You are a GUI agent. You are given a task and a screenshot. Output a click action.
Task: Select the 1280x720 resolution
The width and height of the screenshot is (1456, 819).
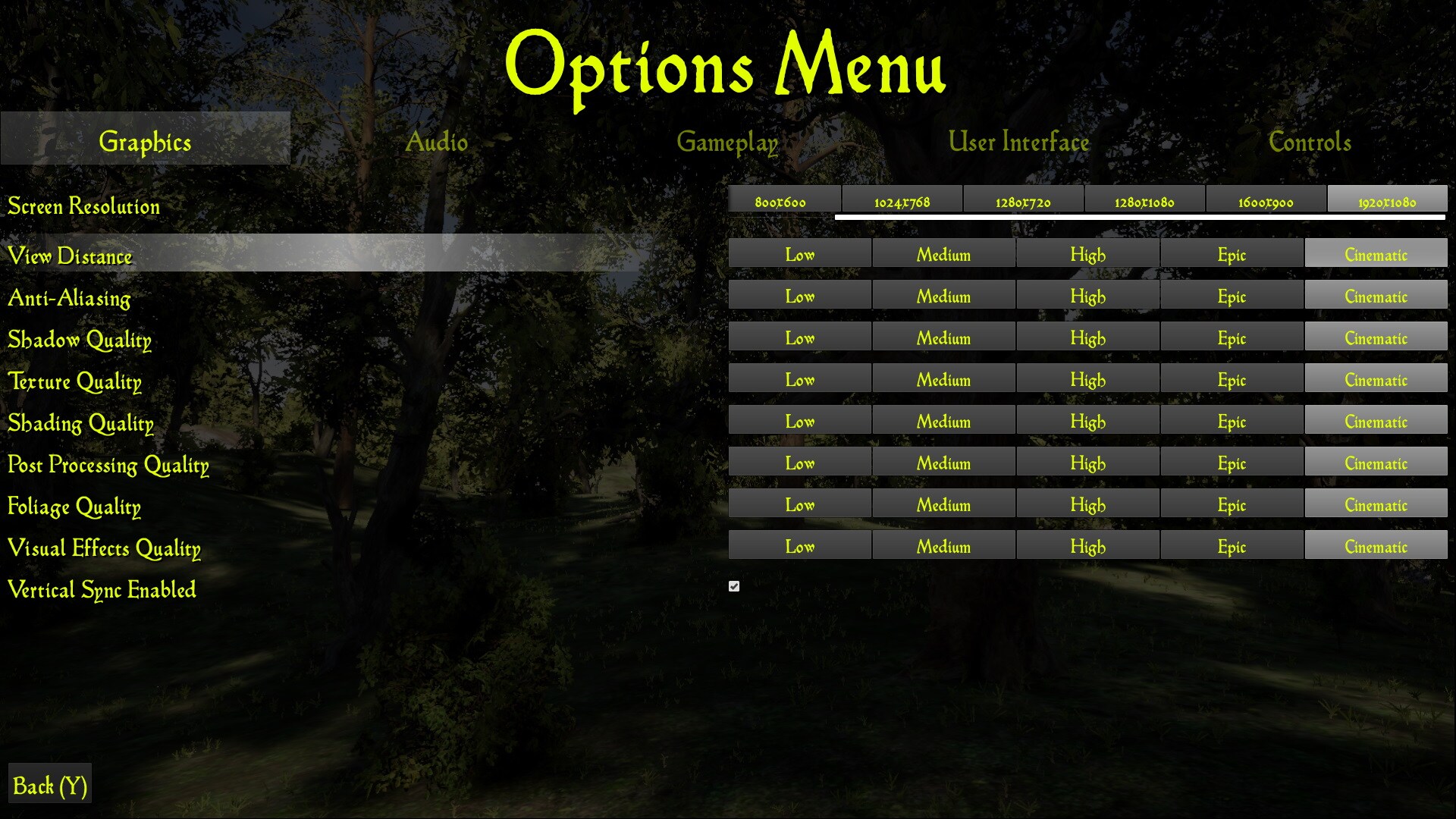pyautogui.click(x=1023, y=201)
